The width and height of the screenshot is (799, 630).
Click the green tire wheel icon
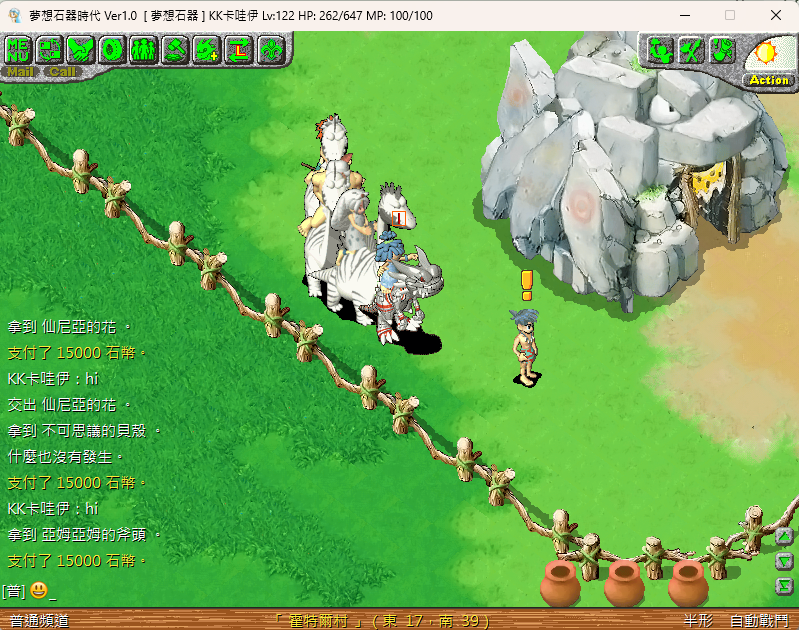113,48
